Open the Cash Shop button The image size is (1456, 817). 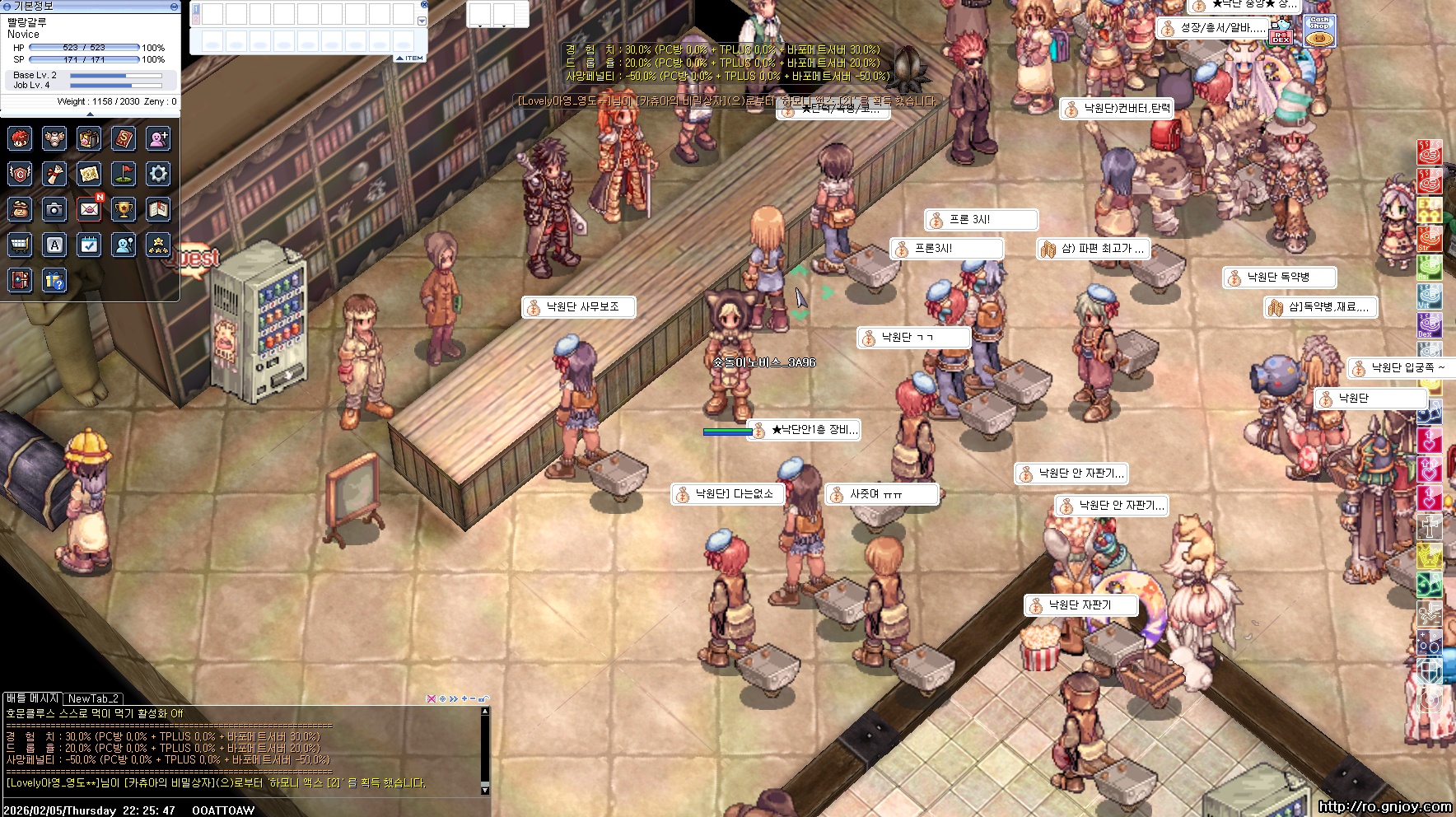pos(1319,31)
